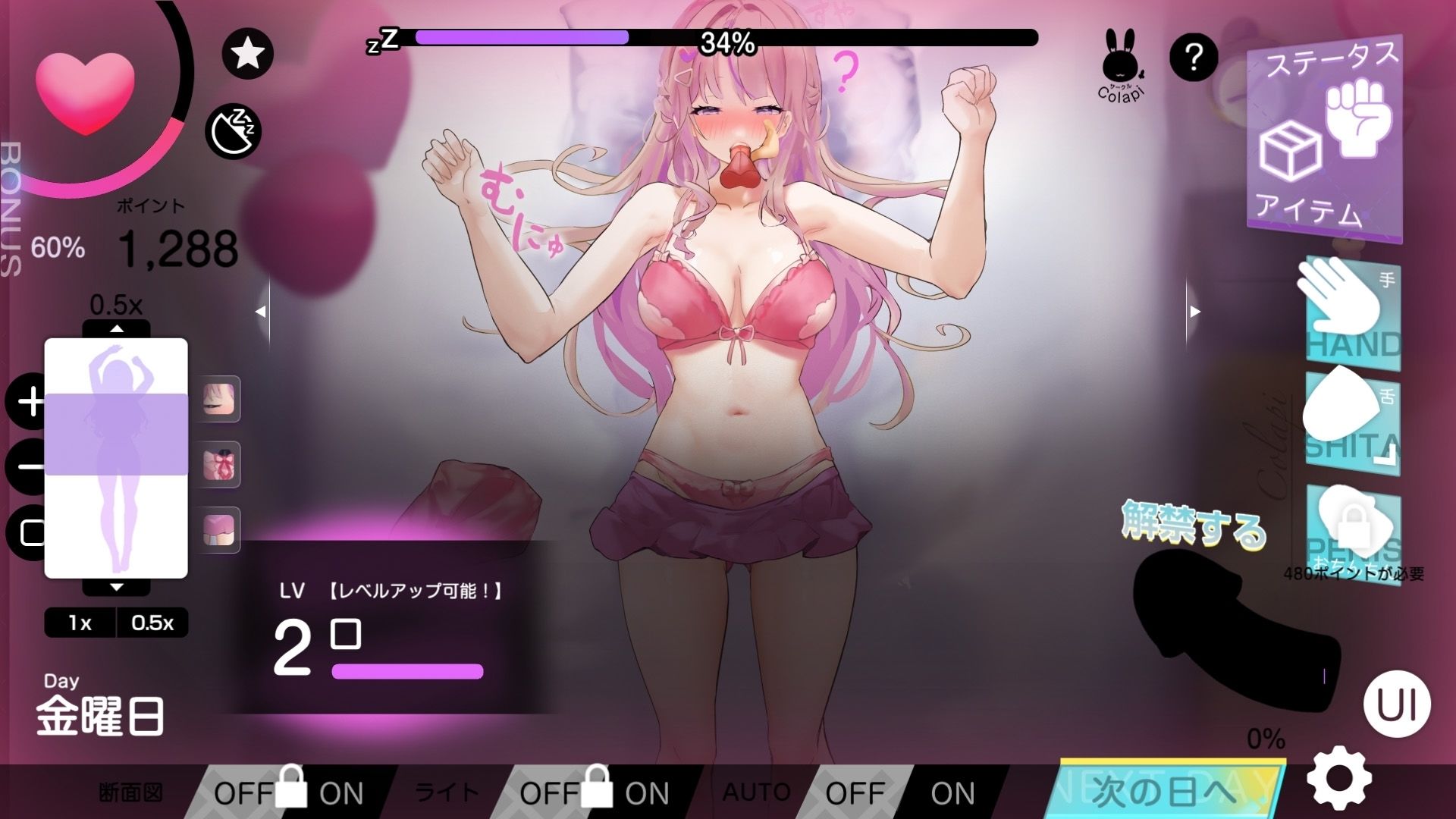Click the right arrow to change view
Screen dimensions: 1456x819
1194,311
